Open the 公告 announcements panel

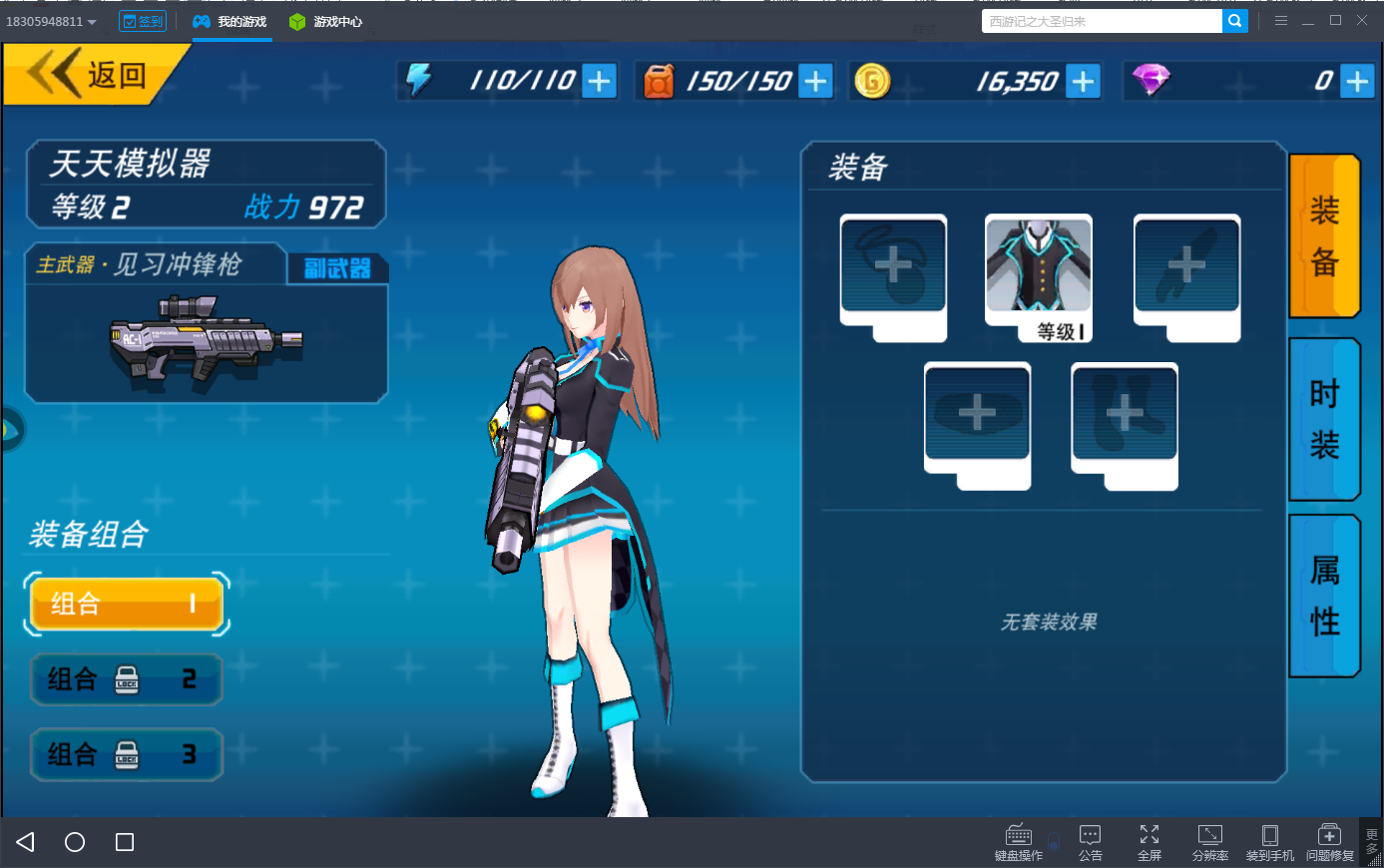[1091, 841]
